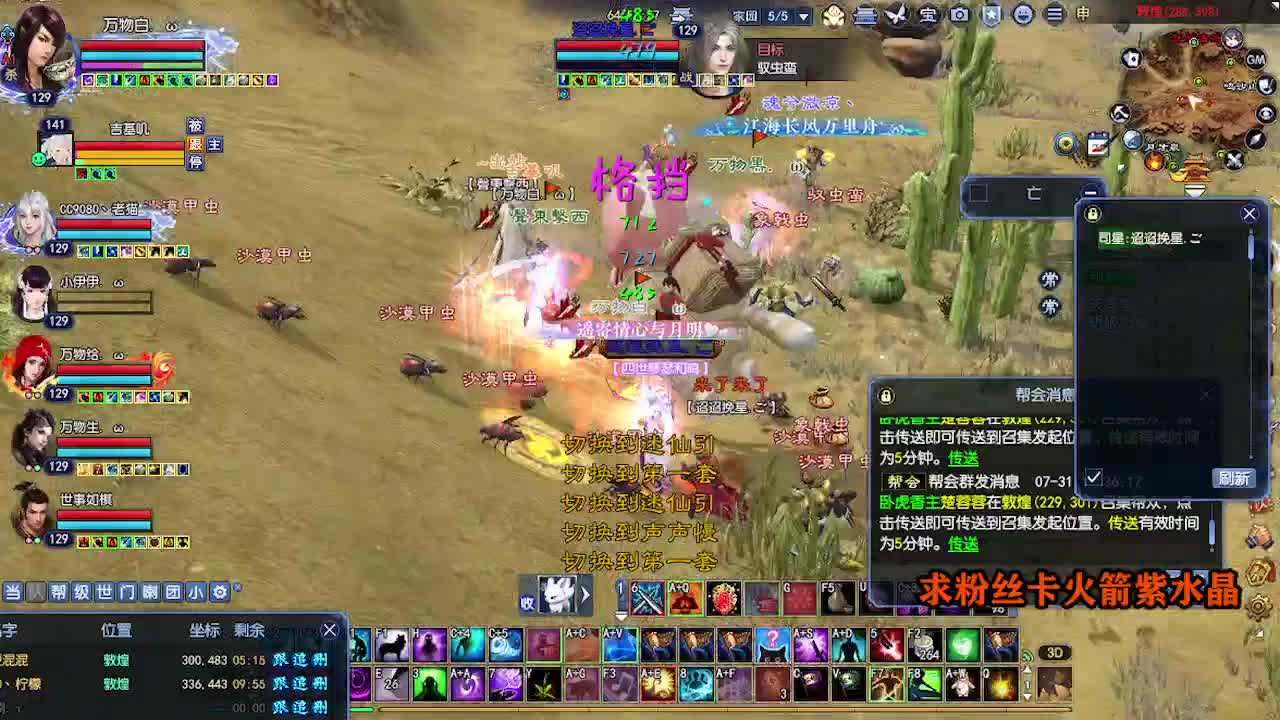Click the GM icon beside the minimap
Screen dimensions: 1280x720
point(1256,60)
